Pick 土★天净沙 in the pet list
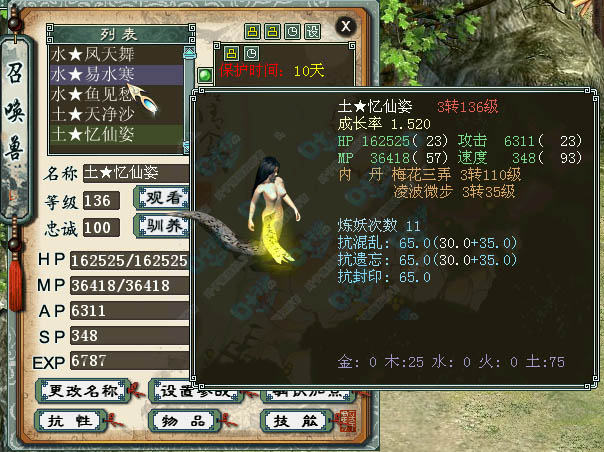 coord(116,114)
